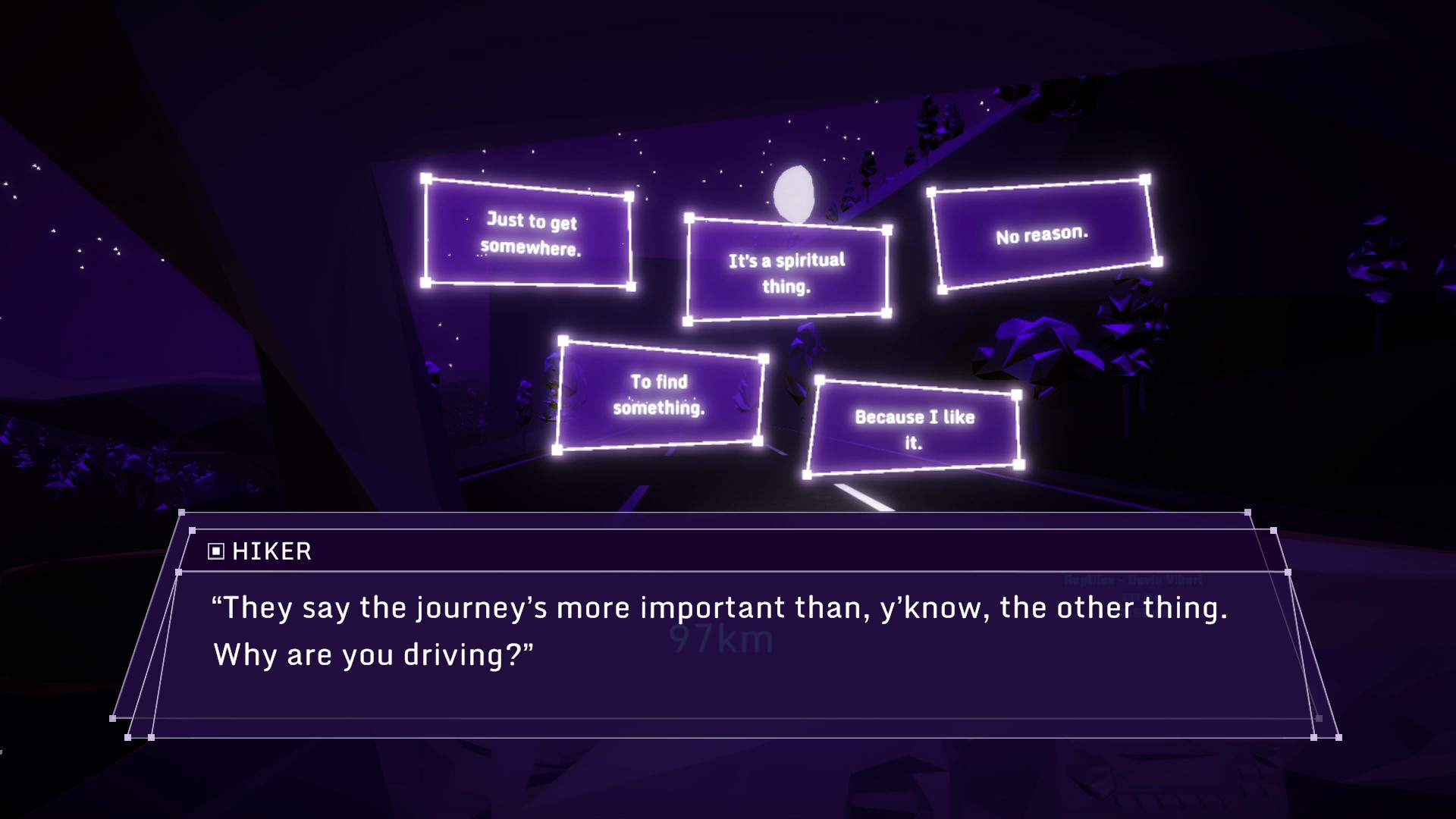Choose "Because I like it." reply
This screenshot has height=819, width=1456.
915,426
